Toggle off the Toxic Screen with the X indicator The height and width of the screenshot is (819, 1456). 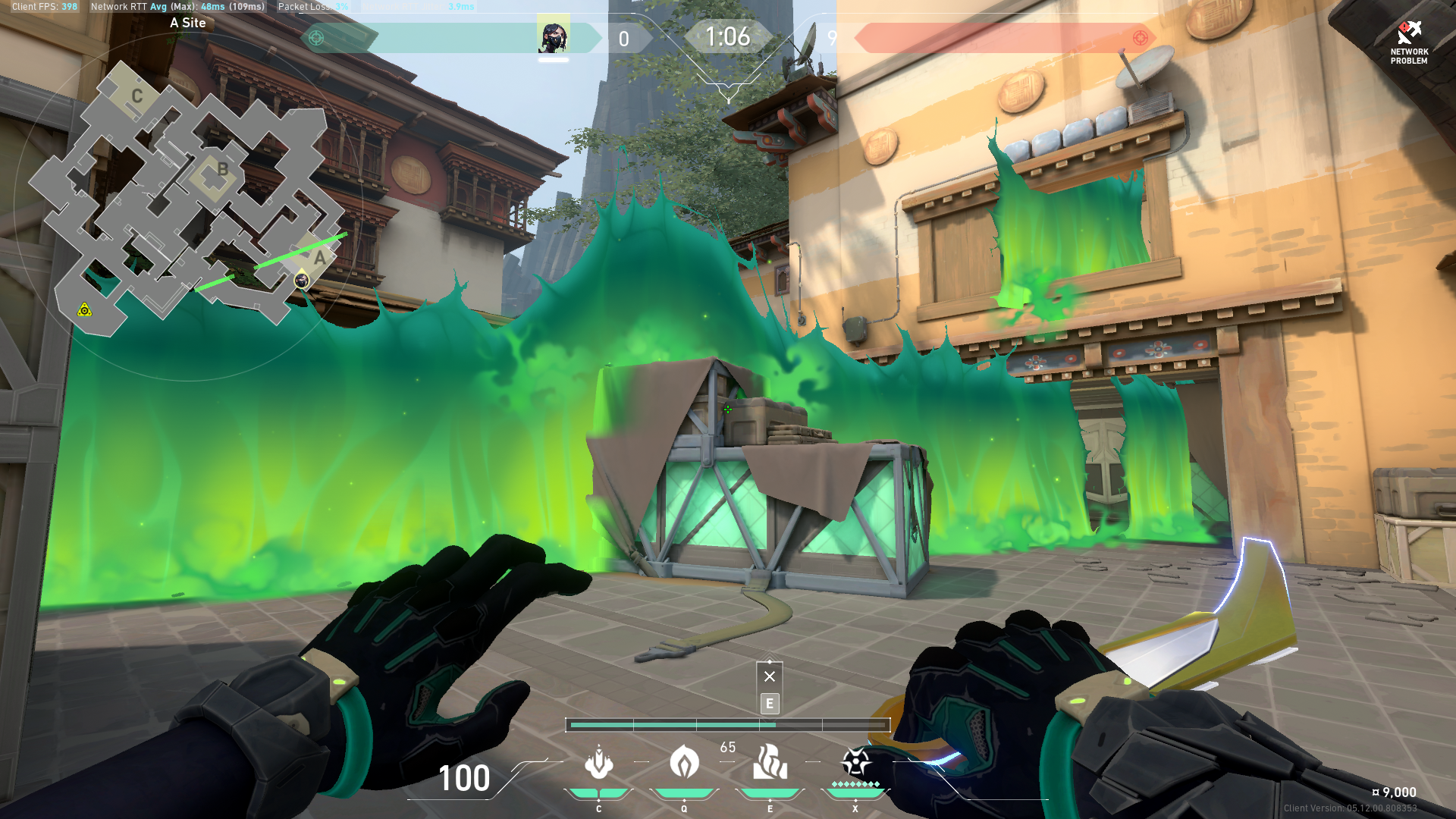pos(770,675)
